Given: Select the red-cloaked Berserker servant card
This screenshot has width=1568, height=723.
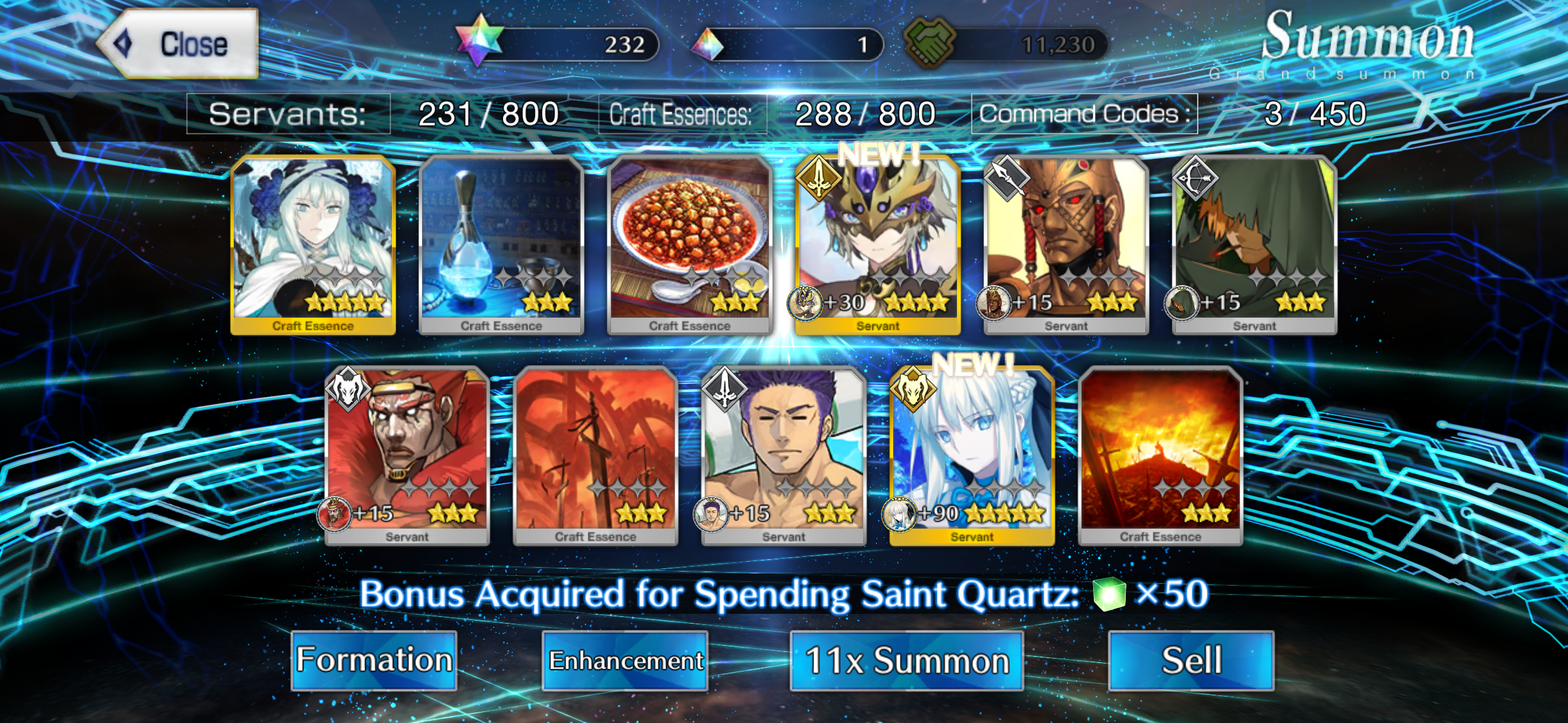Looking at the screenshot, I should [407, 456].
